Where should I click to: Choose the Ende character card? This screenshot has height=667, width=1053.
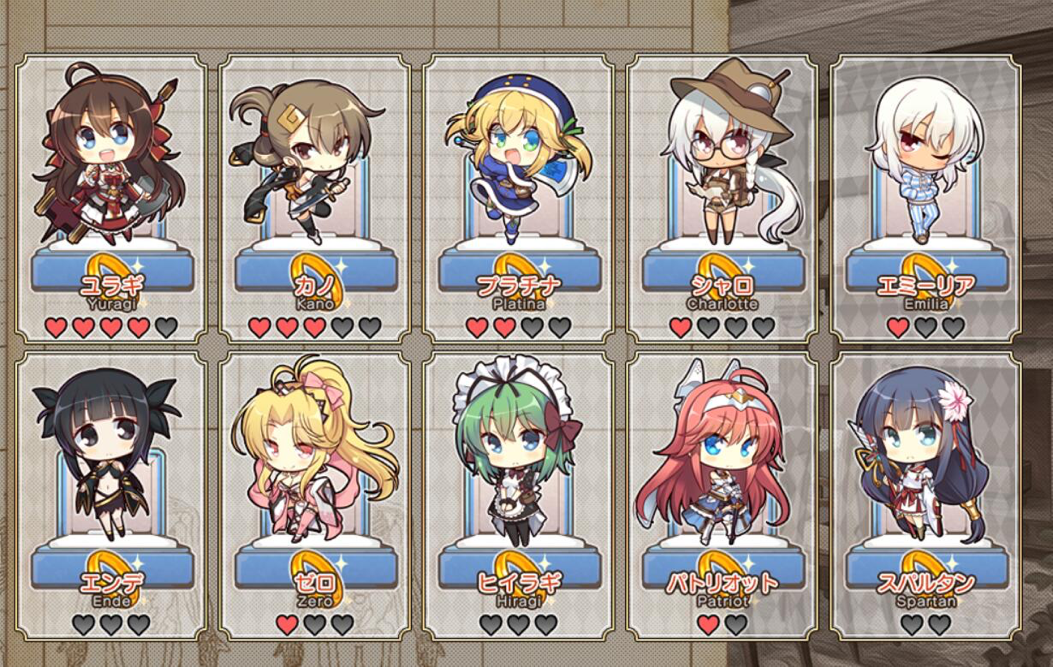coord(111,495)
